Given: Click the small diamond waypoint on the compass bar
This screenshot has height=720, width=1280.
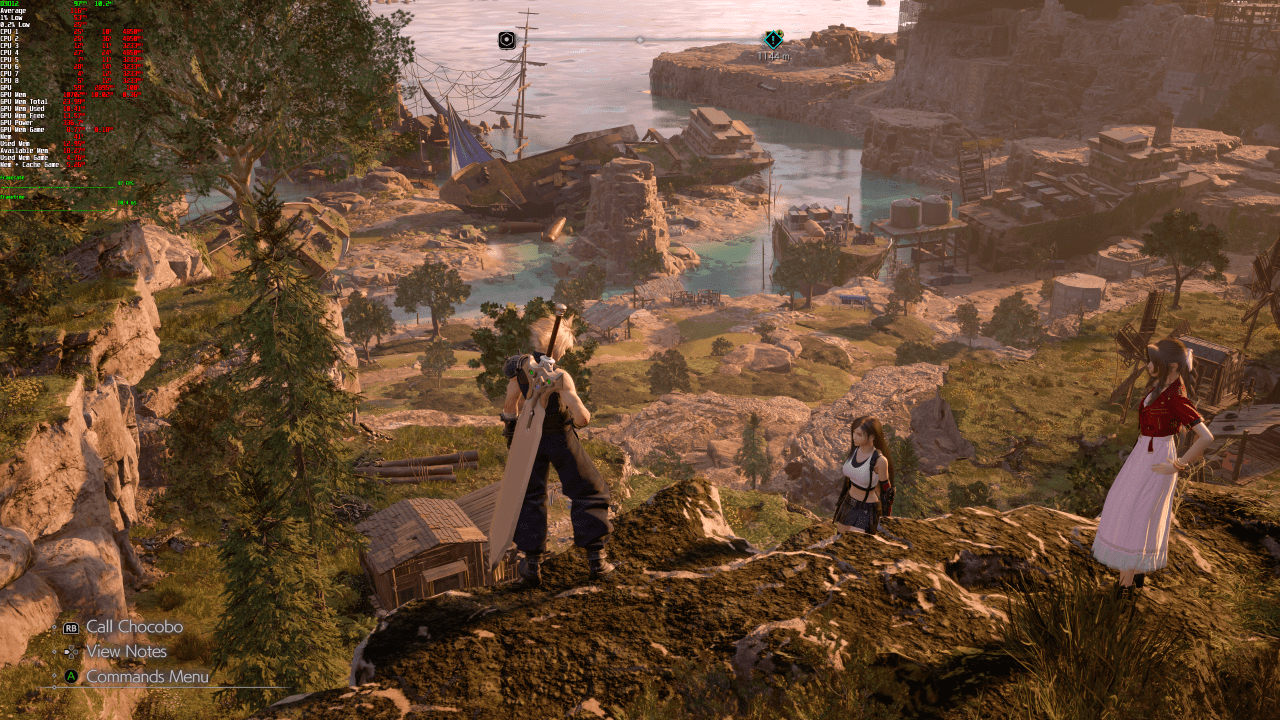Looking at the screenshot, I should tap(640, 40).
